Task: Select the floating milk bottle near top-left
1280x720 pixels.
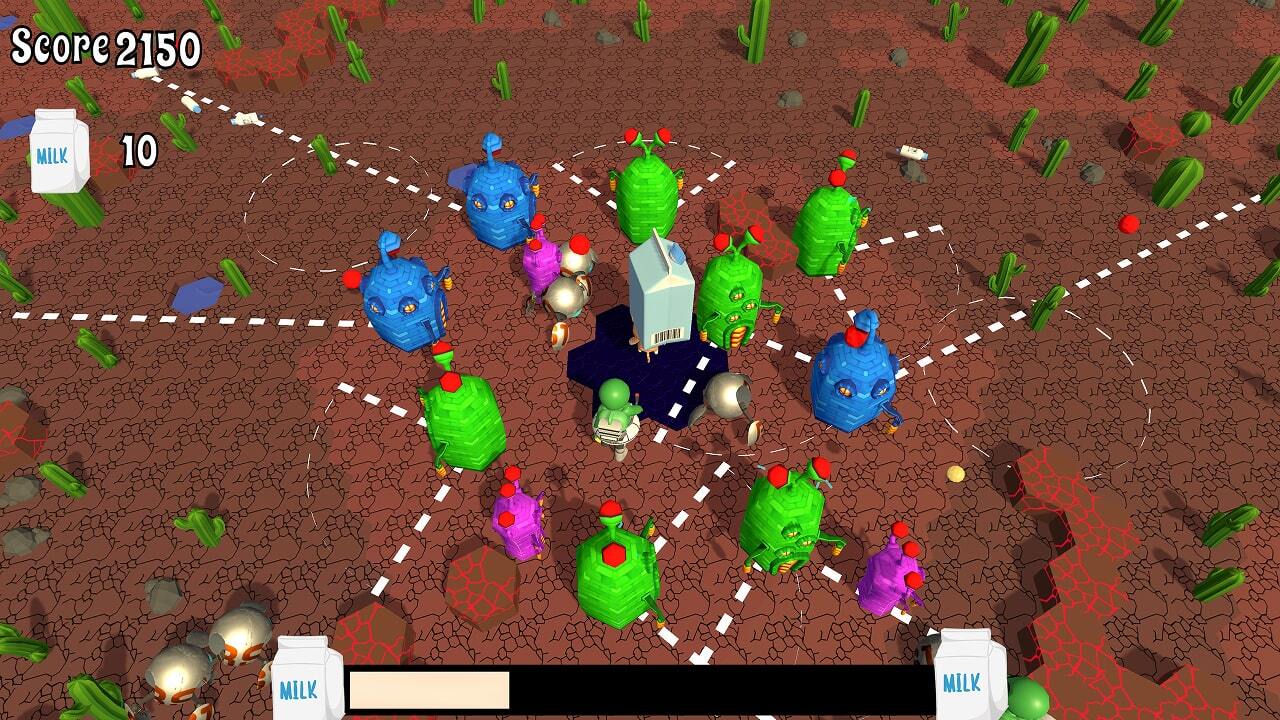Action: 190,102
